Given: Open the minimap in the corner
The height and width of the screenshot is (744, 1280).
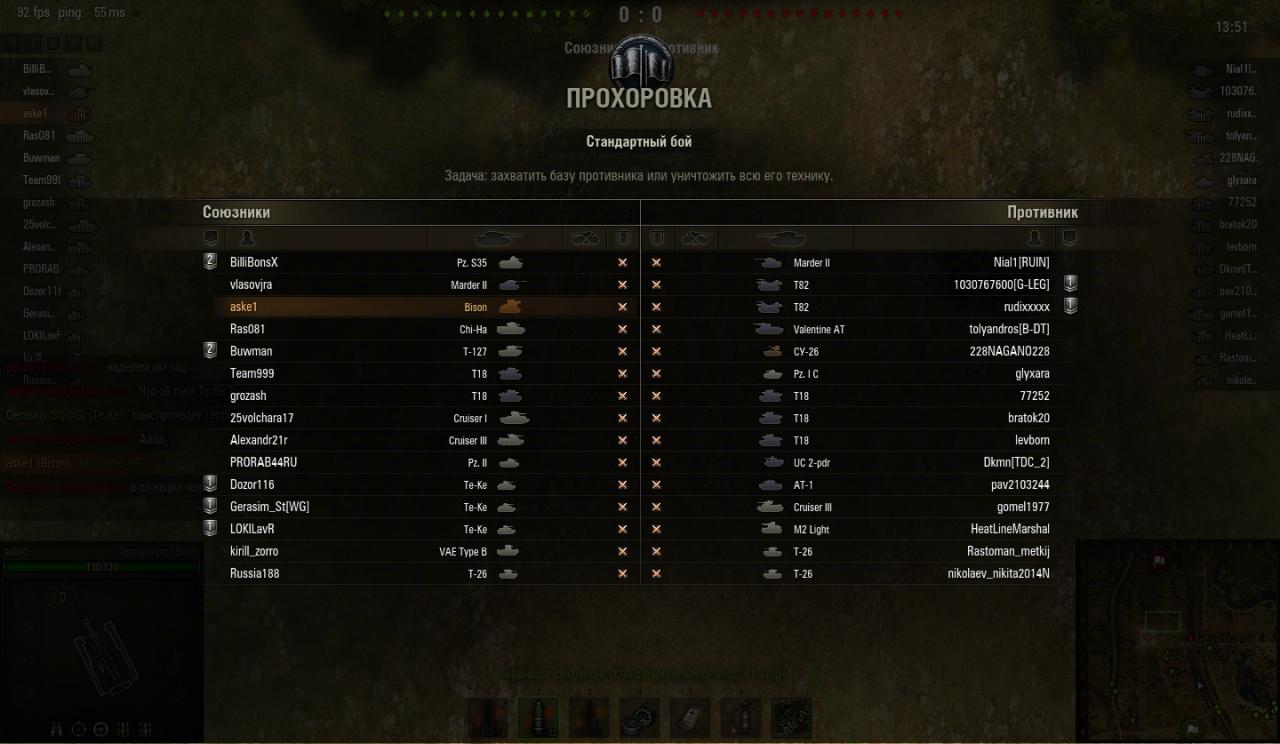Looking at the screenshot, I should pos(1178,642).
